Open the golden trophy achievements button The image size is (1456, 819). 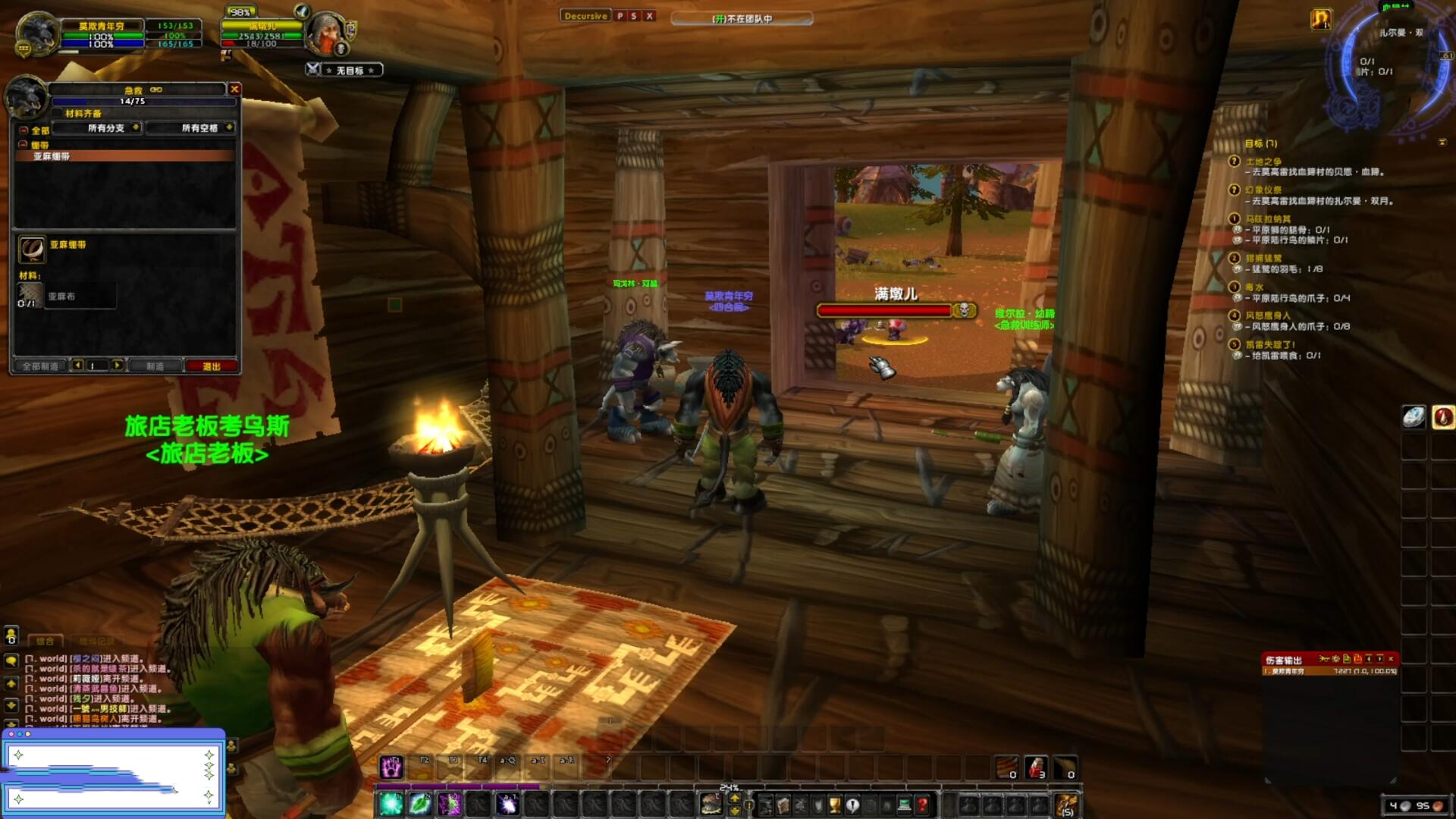[835, 805]
